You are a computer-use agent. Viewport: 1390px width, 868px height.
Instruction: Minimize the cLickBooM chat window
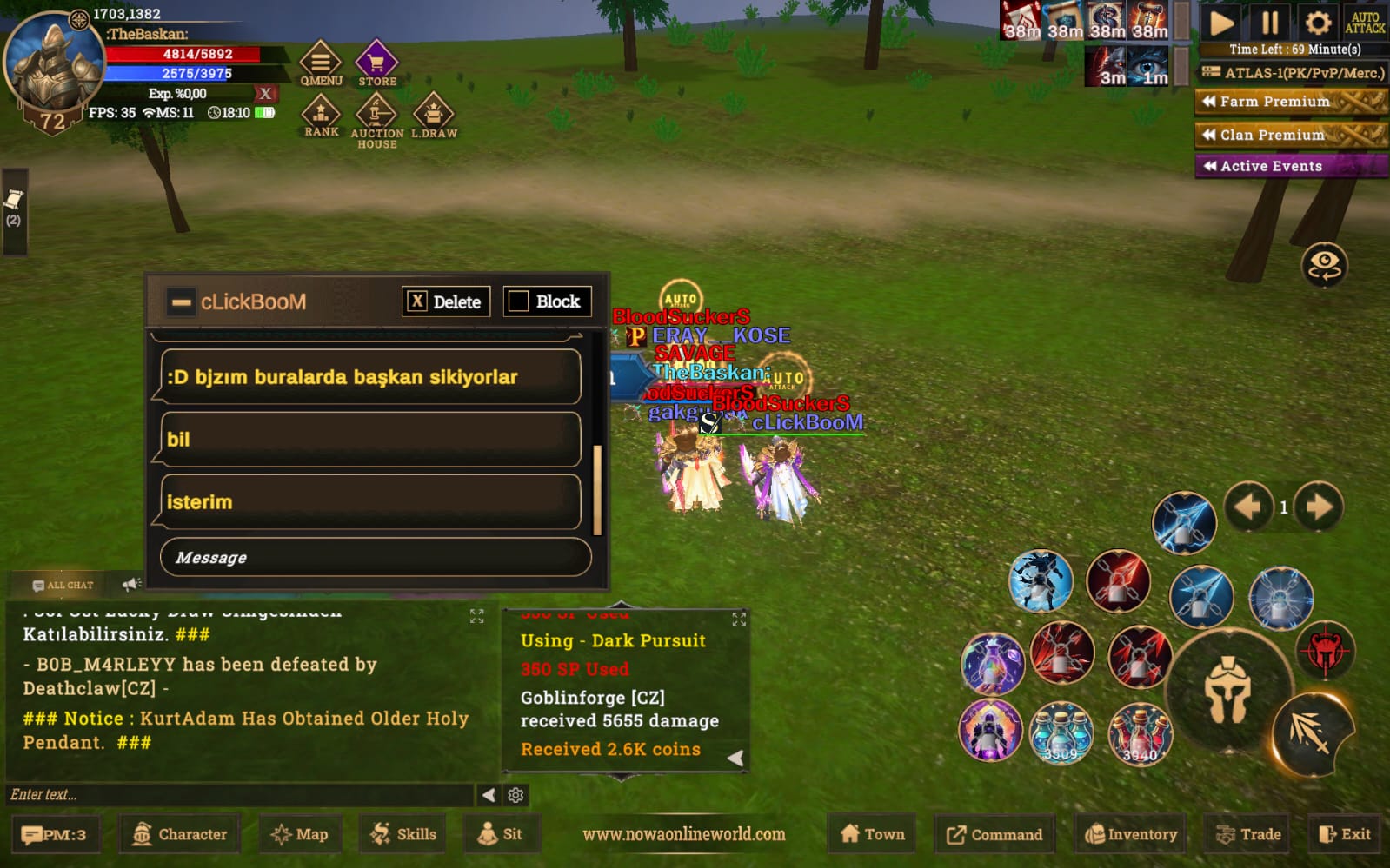pyautogui.click(x=181, y=302)
